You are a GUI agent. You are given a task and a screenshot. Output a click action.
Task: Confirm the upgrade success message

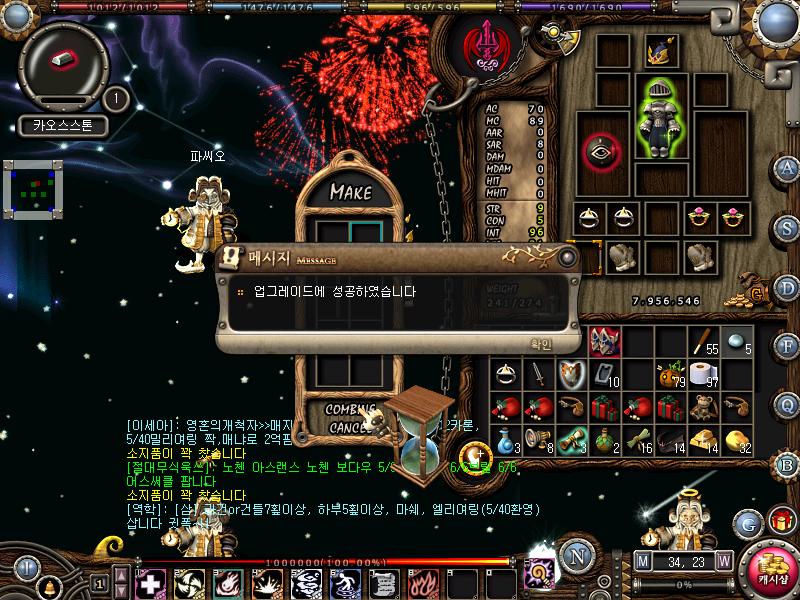click(x=540, y=344)
